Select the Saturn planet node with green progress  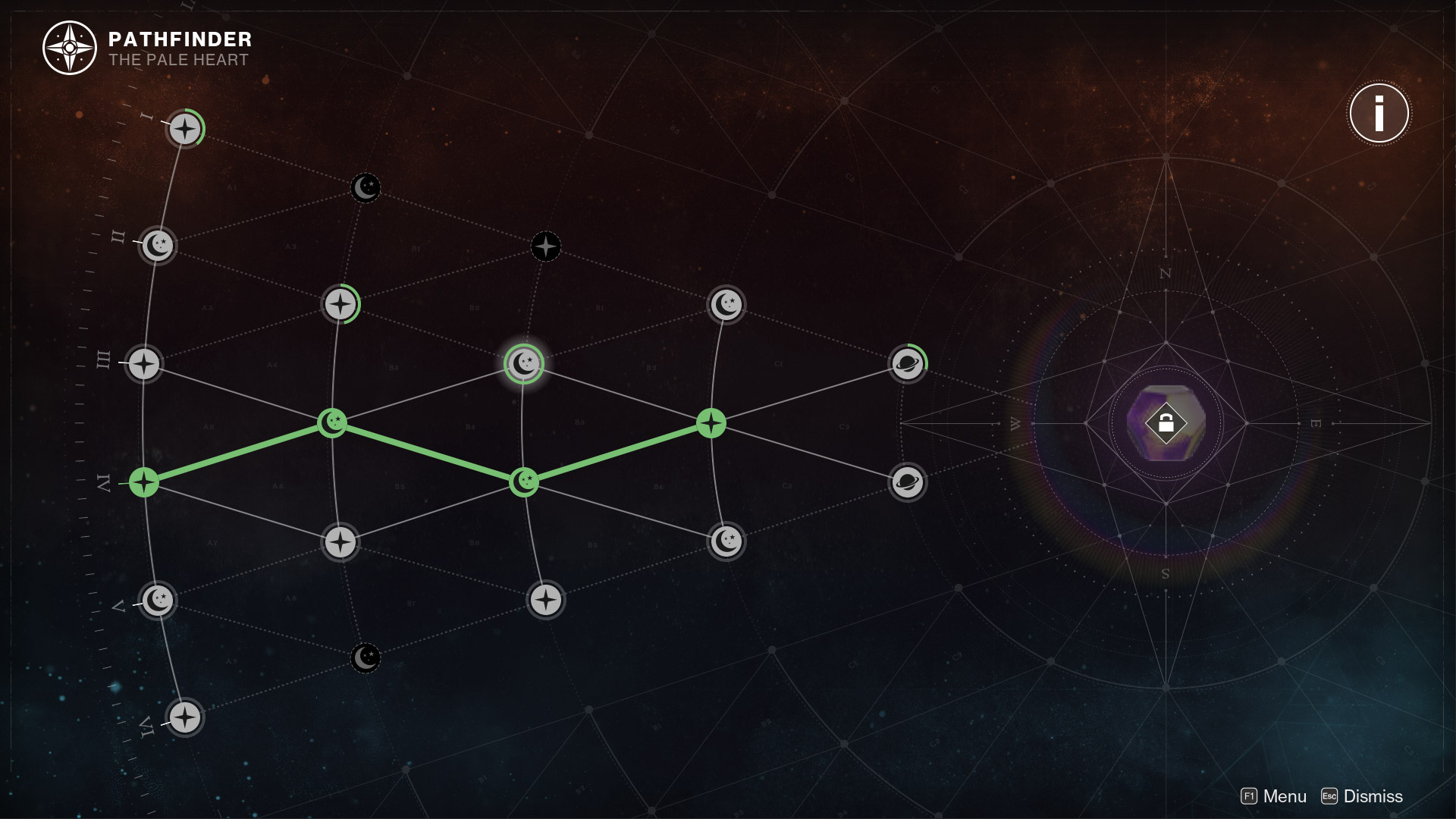pyautogui.click(x=907, y=363)
